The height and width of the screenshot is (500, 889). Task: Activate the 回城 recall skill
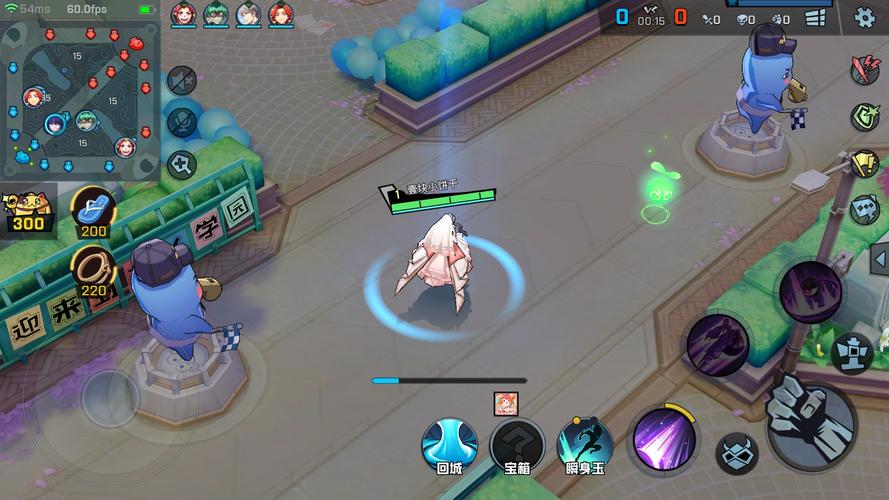pos(449,445)
